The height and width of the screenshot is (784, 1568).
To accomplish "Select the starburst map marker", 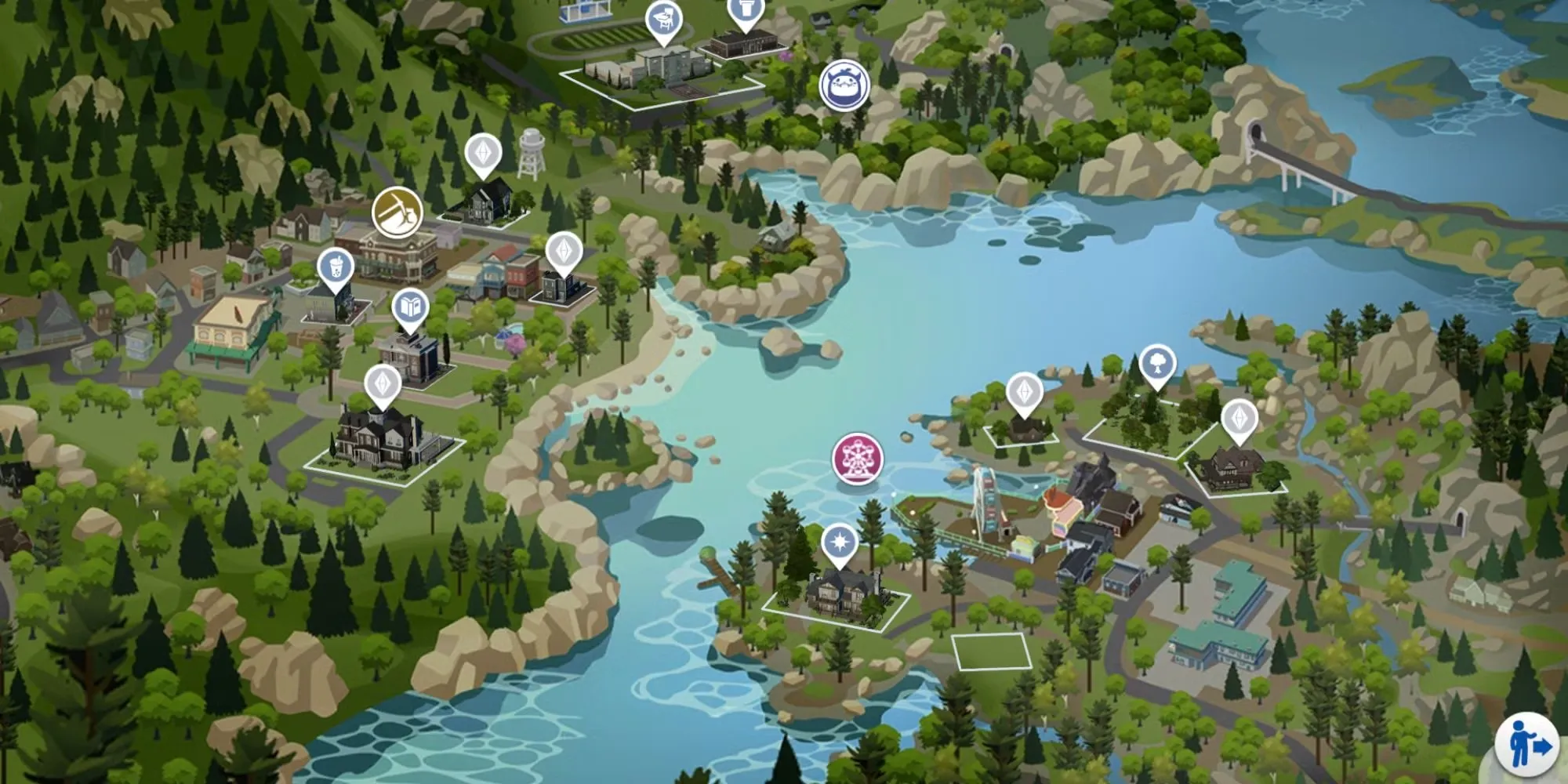I will pos(840,543).
